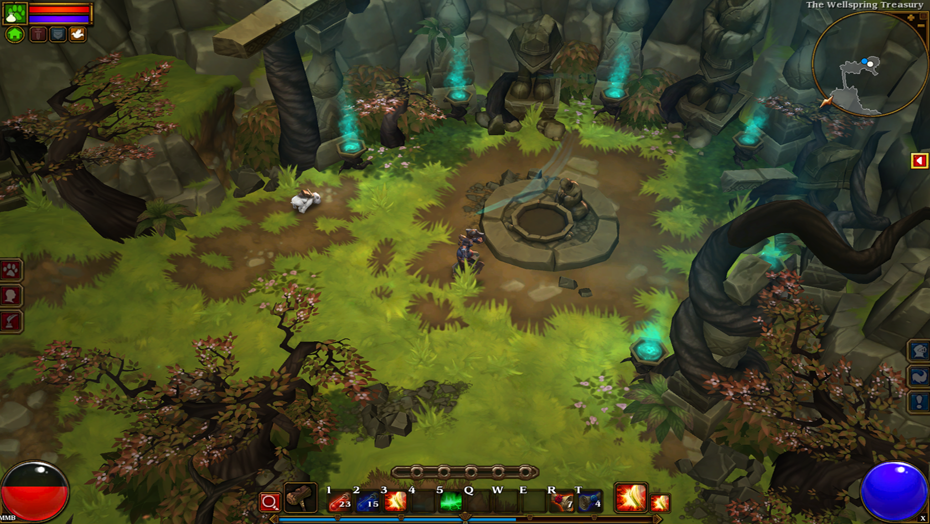
Task: Open the paw print panel on the left edge
Action: pyautogui.click(x=11, y=270)
